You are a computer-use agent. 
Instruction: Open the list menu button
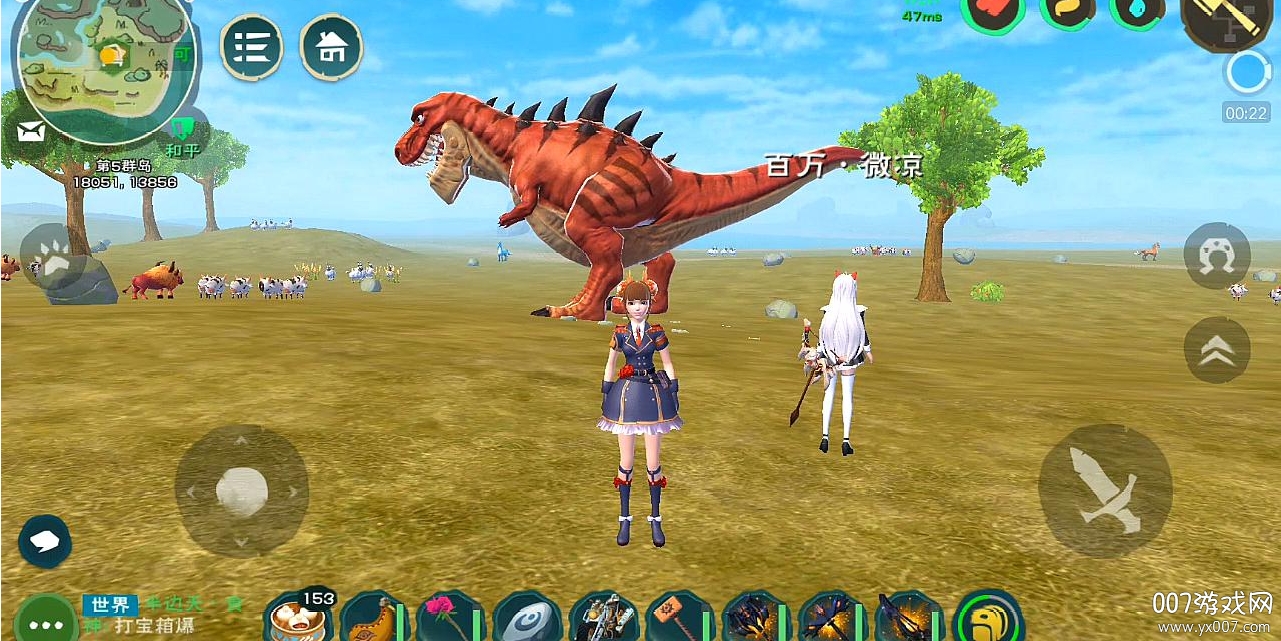(x=251, y=47)
